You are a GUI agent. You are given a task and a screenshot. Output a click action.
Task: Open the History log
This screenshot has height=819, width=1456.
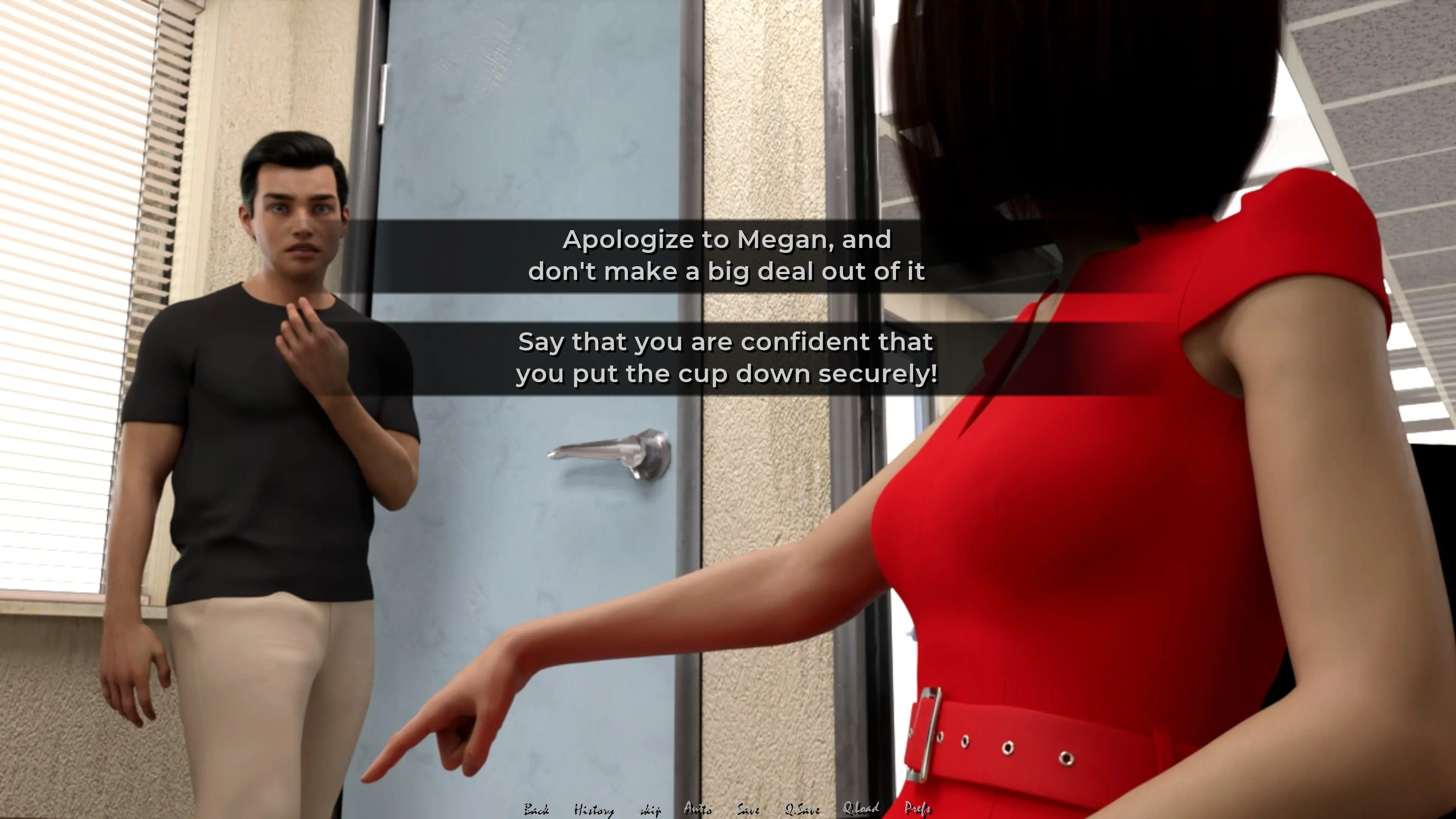(x=593, y=810)
